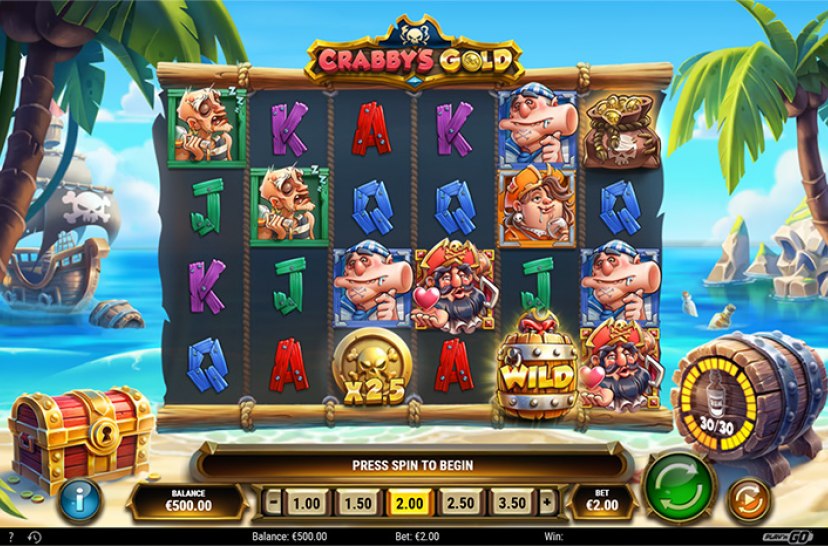Increase the bet with the plus button
The width and height of the screenshot is (828, 546).
(547, 501)
